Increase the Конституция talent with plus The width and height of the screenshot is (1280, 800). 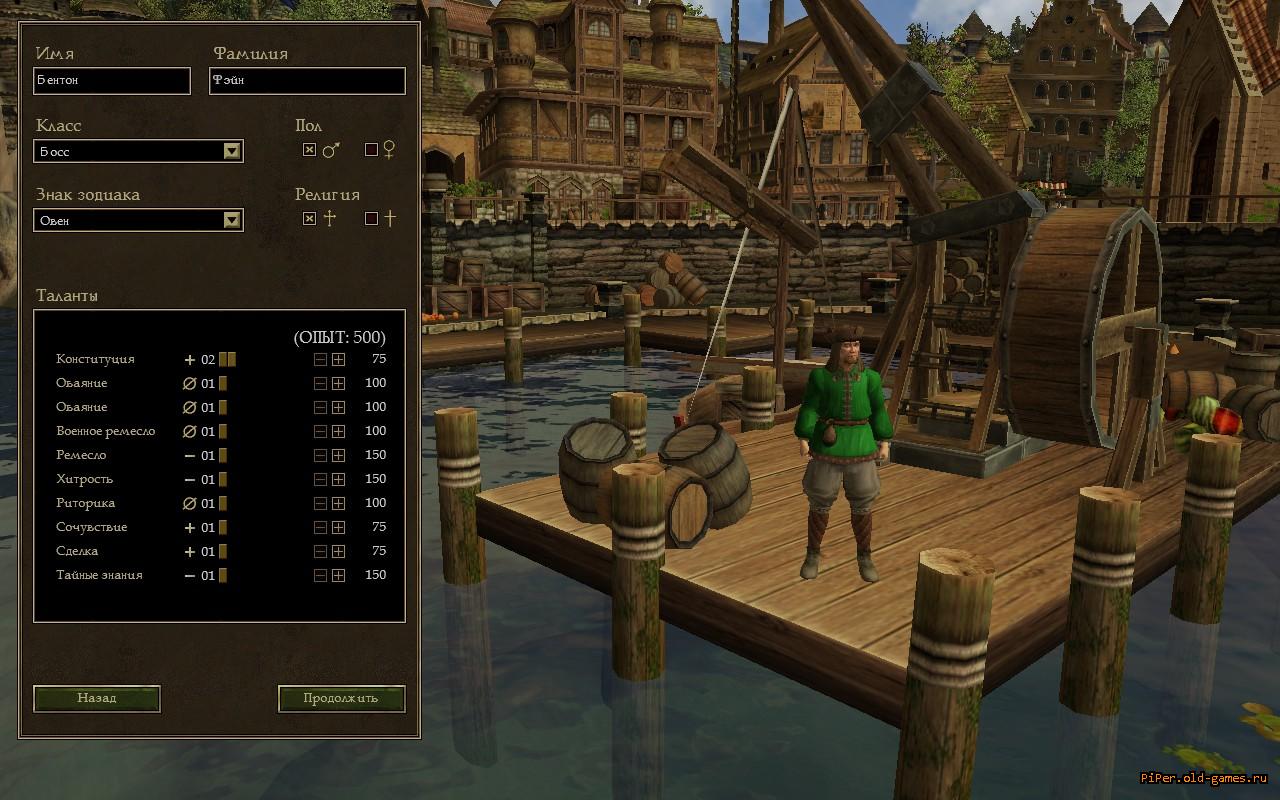[339, 360]
